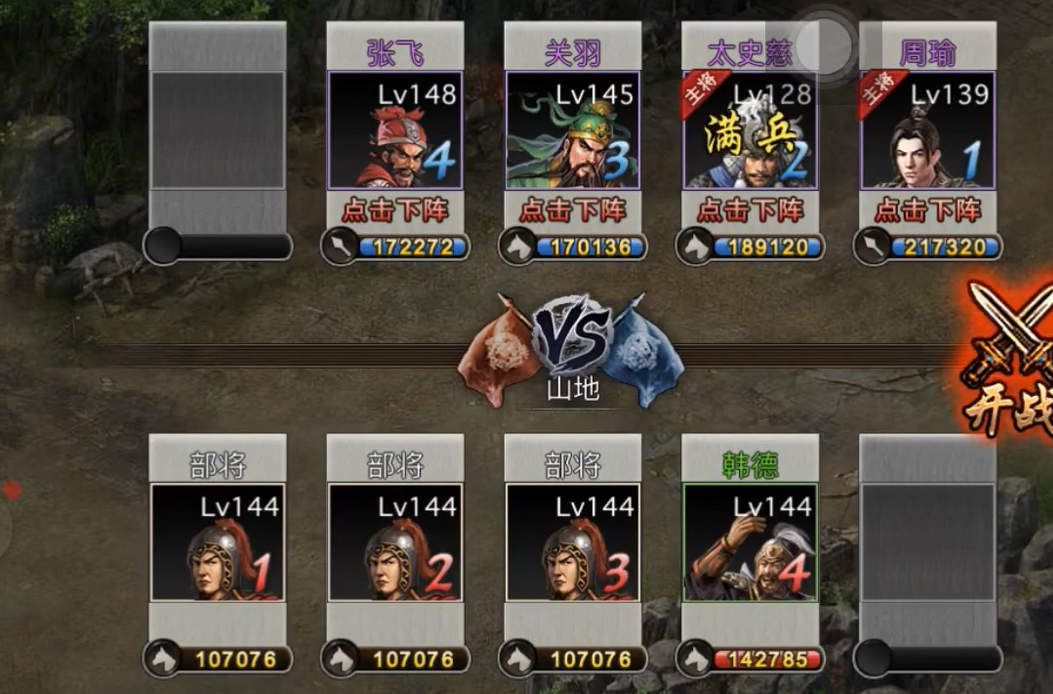Image resolution: width=1053 pixels, height=694 pixels.
Task: Tap the floating assistive touch circle
Action: pyautogui.click(x=823, y=44)
